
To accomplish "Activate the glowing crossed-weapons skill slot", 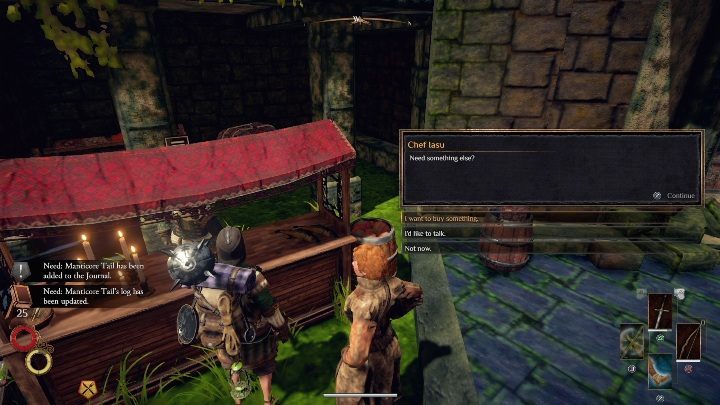I will point(632,341).
